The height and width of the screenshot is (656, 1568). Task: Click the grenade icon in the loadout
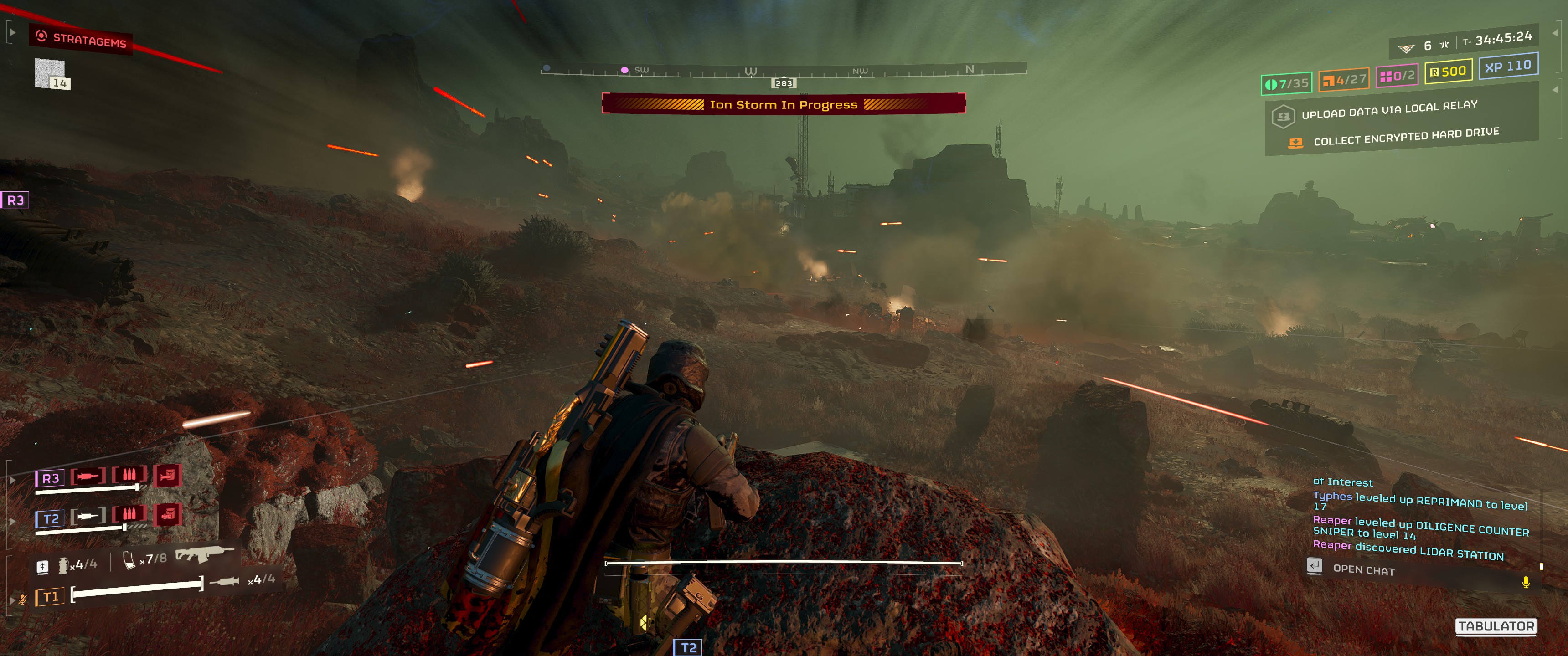63,565
